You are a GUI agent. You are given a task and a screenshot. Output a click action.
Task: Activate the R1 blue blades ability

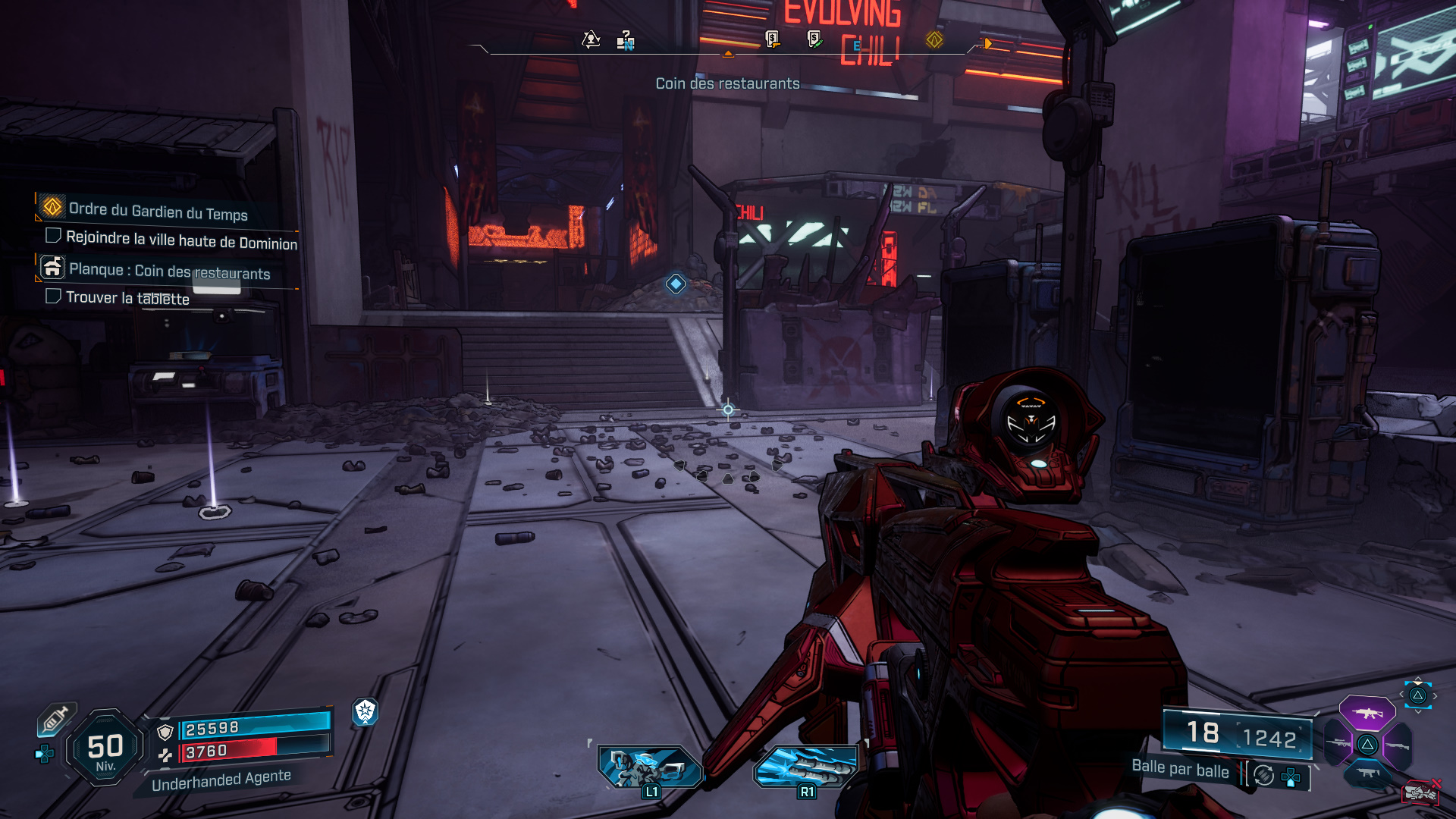tap(805, 767)
